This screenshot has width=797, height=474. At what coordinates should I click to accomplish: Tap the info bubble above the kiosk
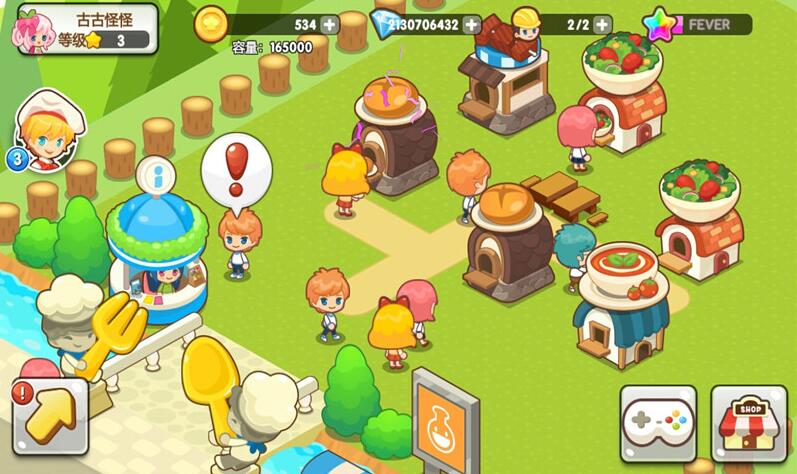[155, 174]
